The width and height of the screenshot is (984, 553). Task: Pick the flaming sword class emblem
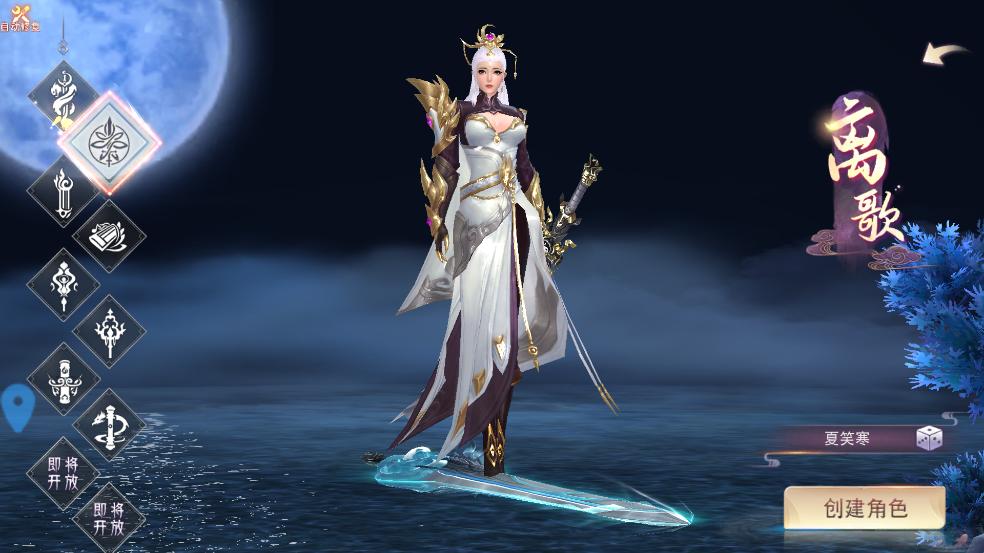63,190
